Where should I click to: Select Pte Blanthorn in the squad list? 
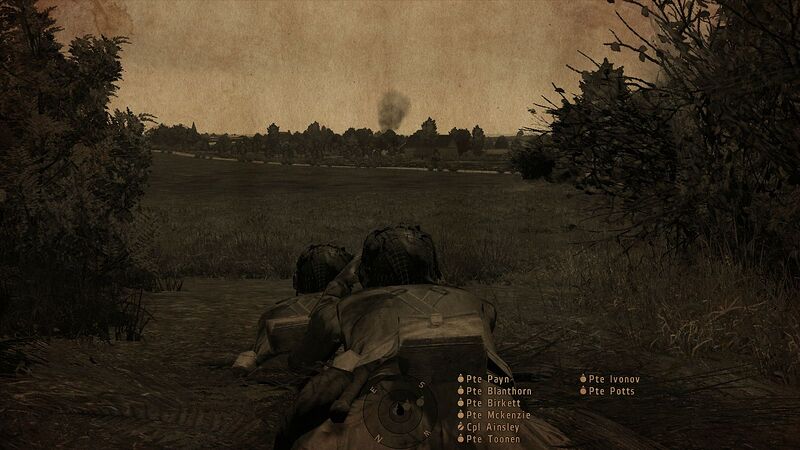pos(497,391)
